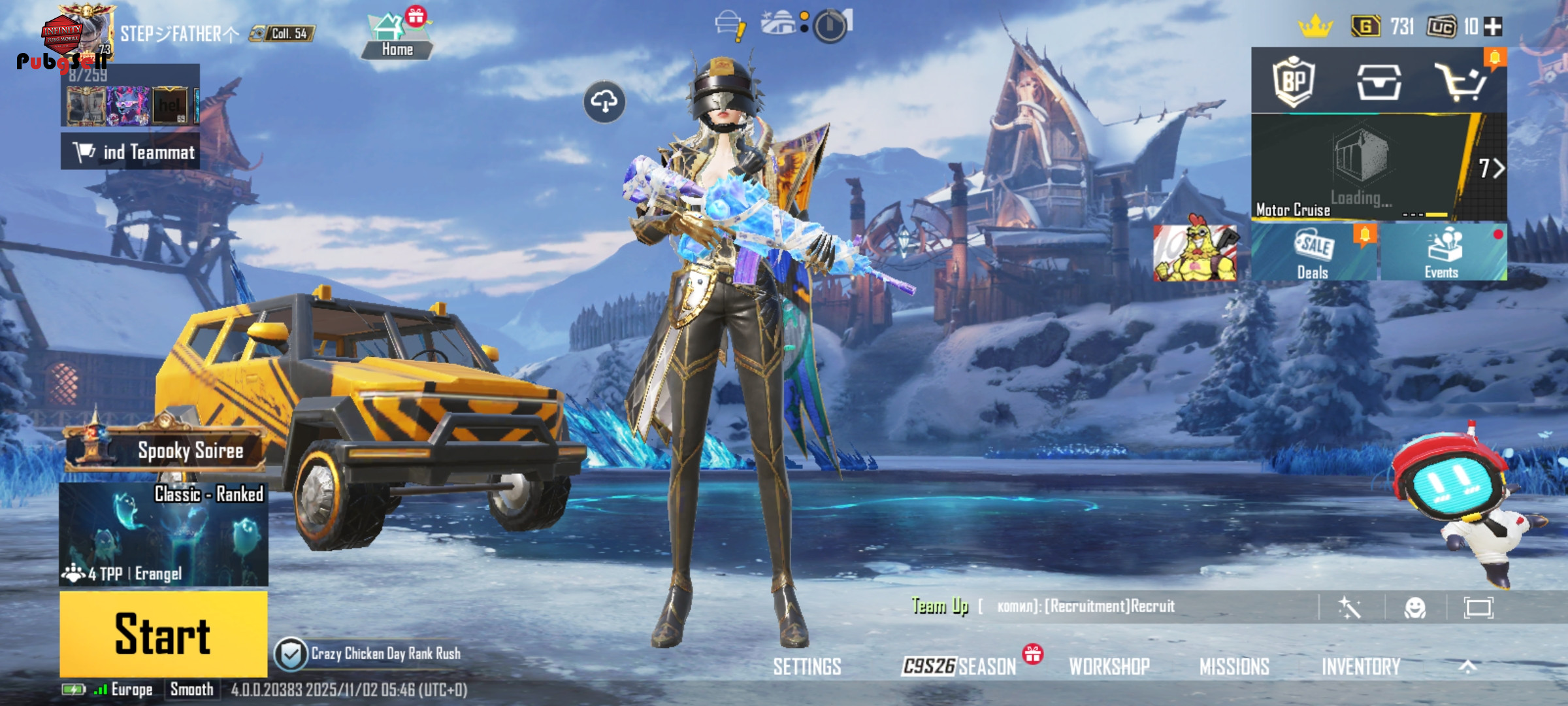Open the Missions menu
The width and height of the screenshot is (1568, 706).
1234,666
